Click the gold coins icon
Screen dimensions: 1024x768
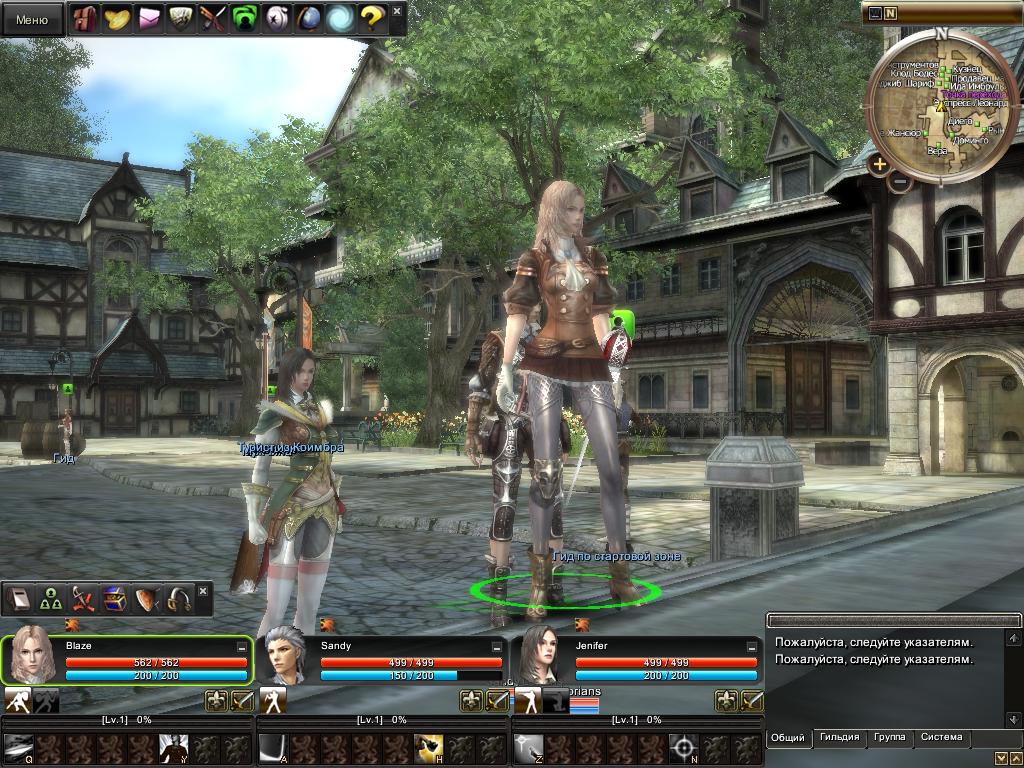pos(117,17)
